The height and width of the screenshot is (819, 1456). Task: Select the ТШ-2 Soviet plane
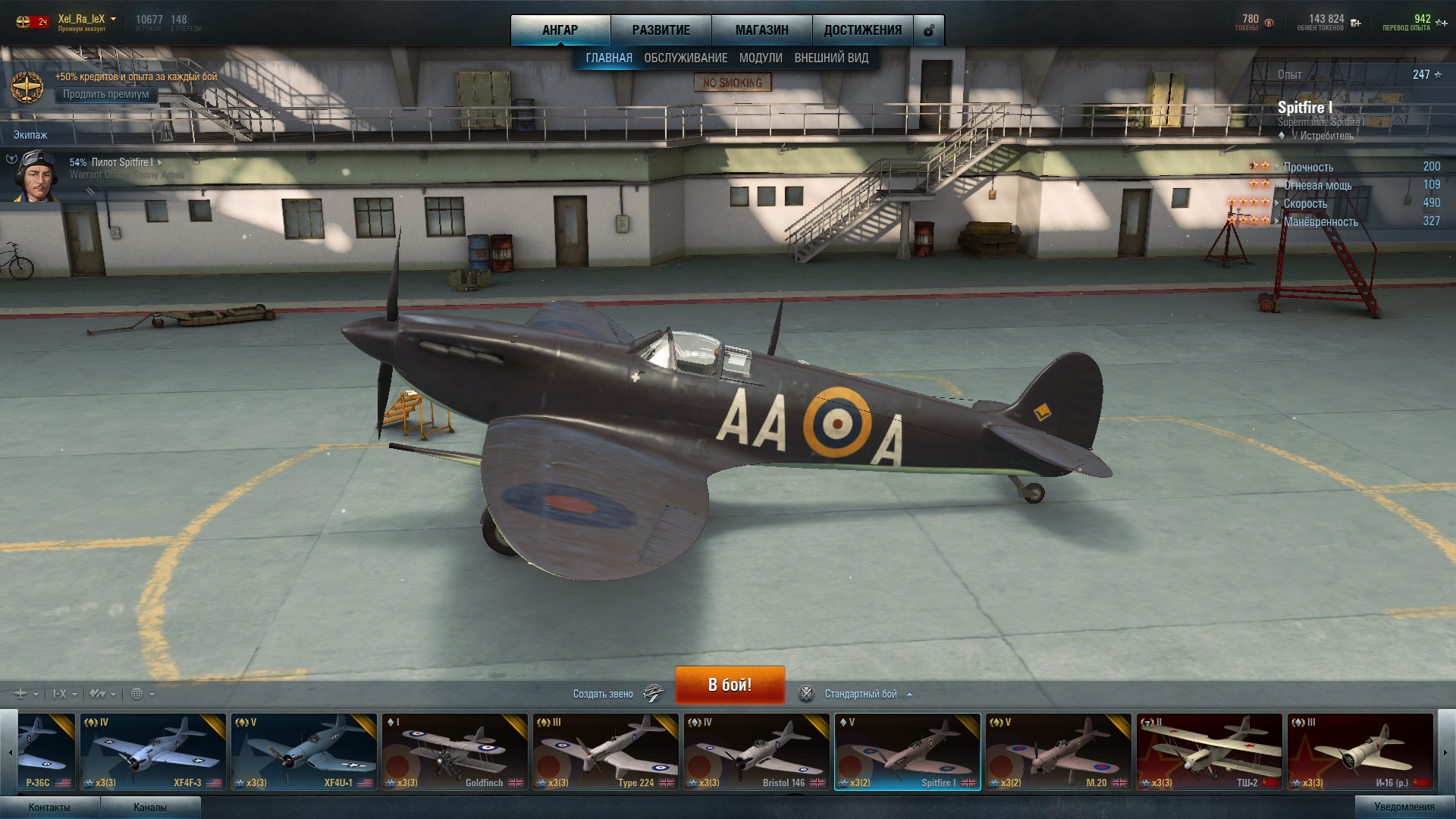tap(1209, 752)
